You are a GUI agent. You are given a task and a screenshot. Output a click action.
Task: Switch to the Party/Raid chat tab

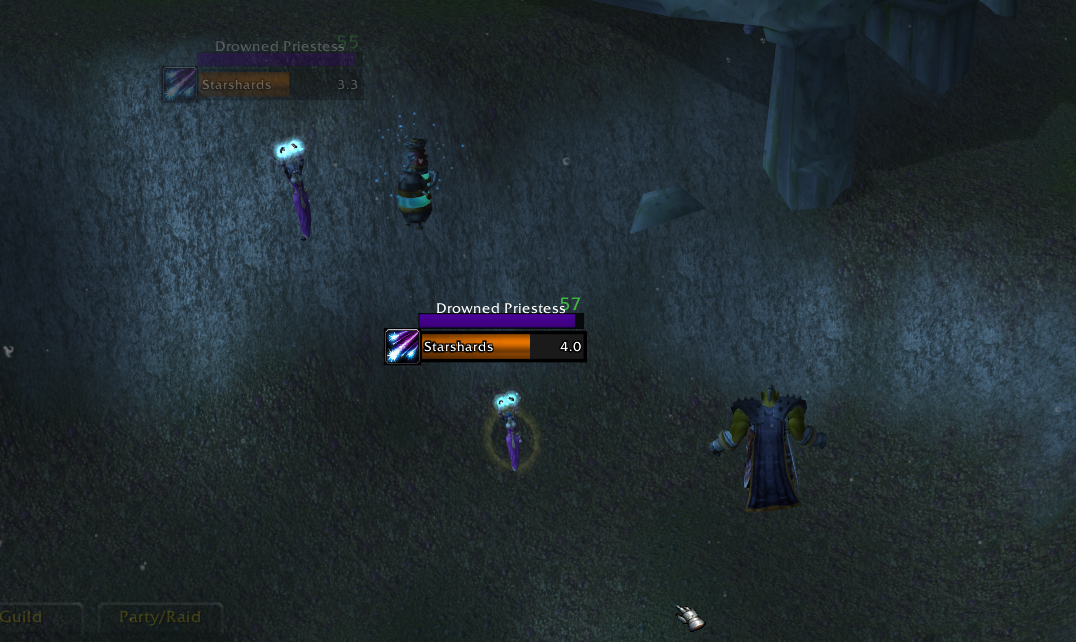[x=160, y=617]
